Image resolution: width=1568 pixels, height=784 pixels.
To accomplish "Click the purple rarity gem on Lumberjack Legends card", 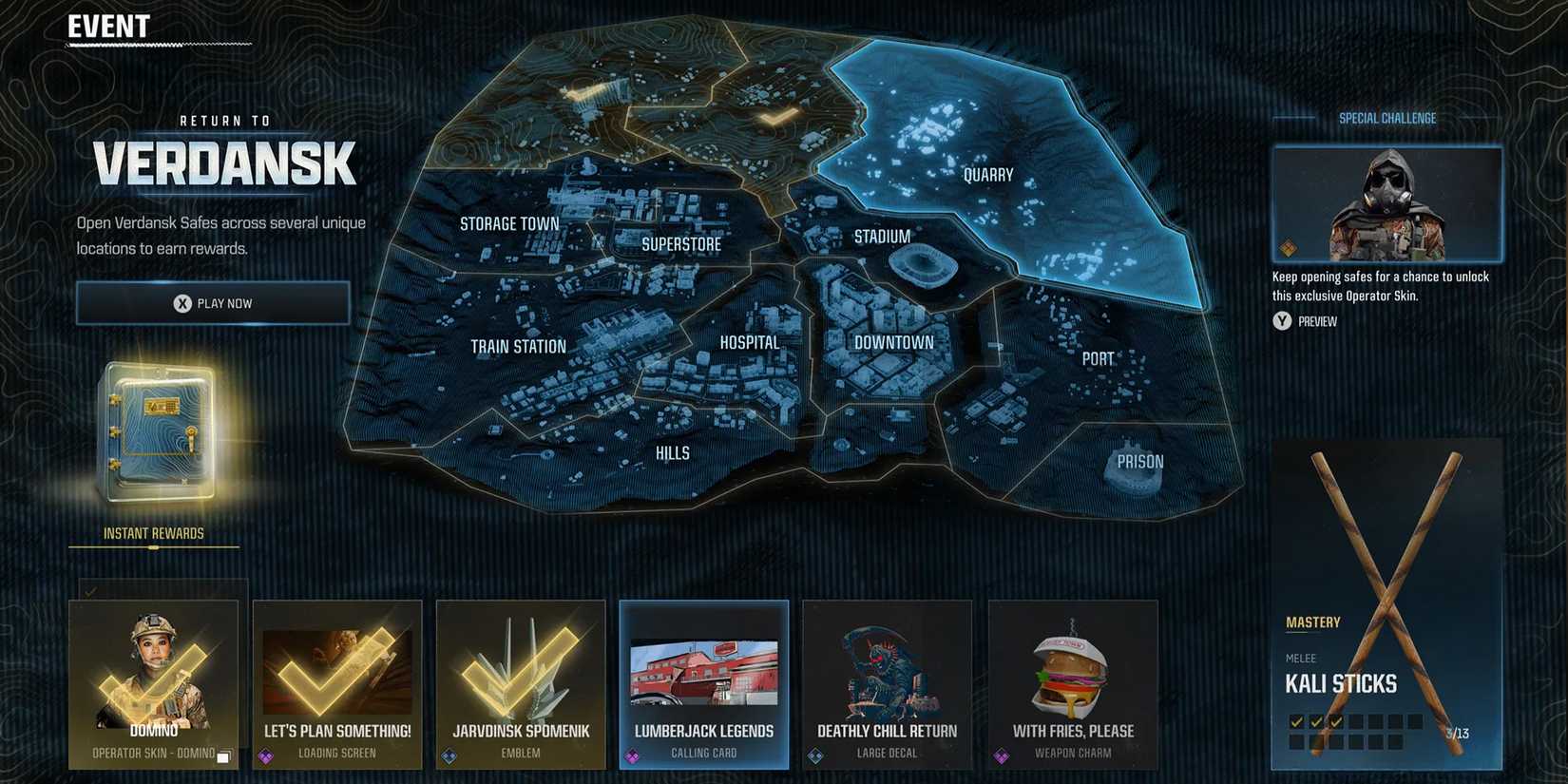I will (632, 753).
